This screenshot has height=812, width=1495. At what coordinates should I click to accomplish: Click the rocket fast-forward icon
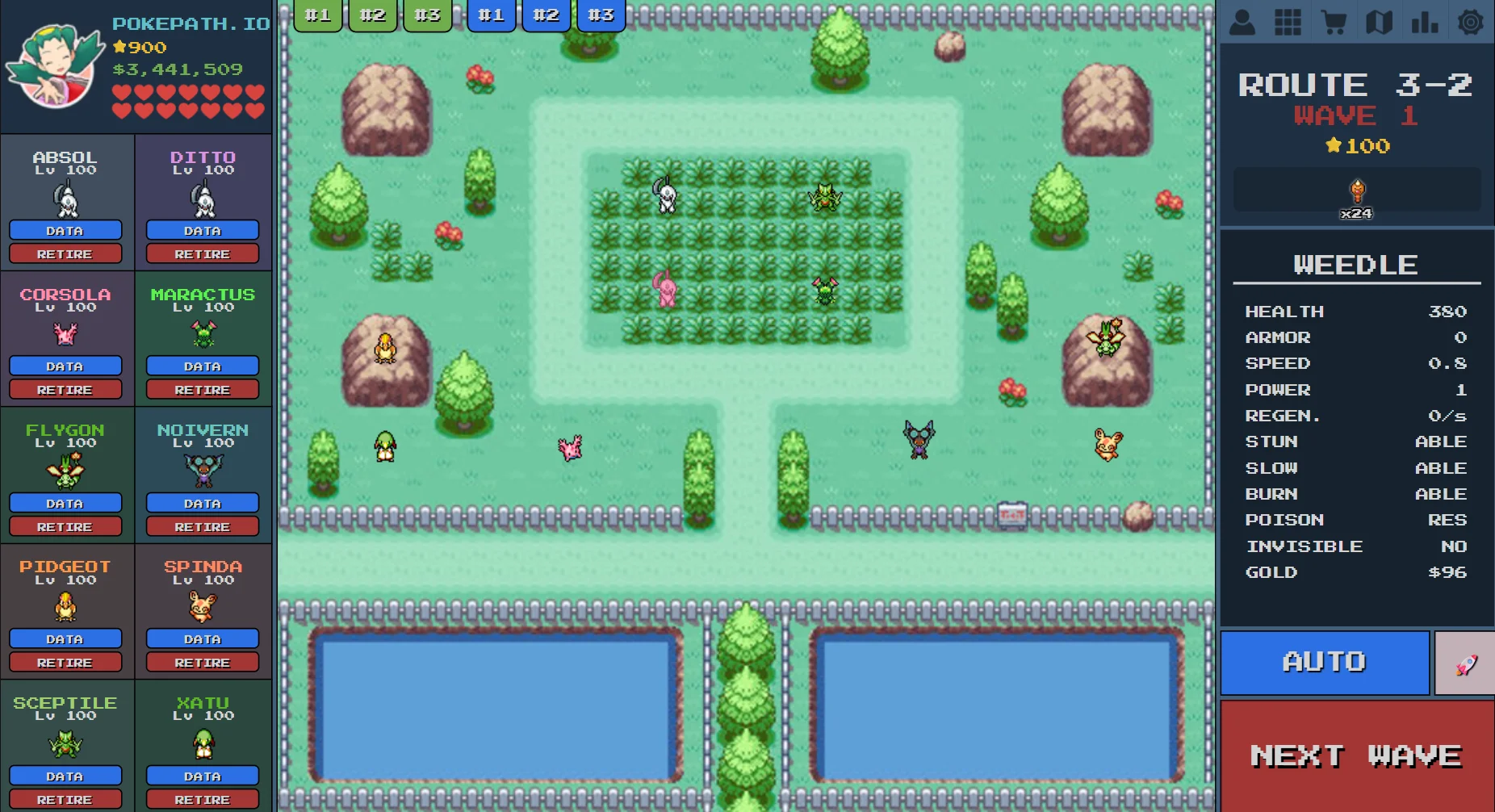pyautogui.click(x=1463, y=663)
